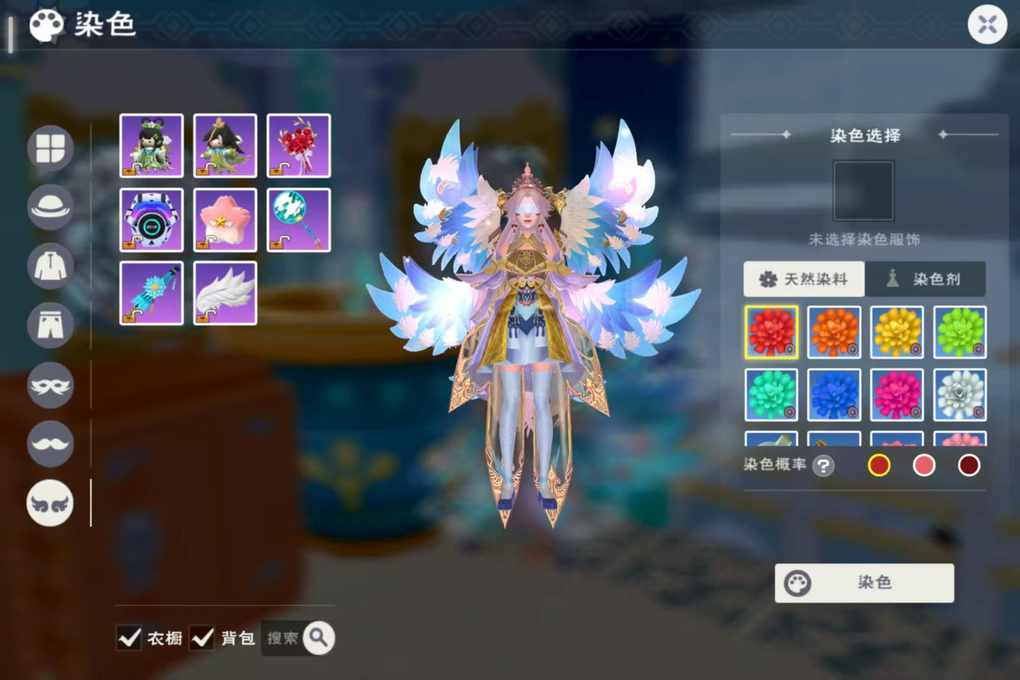Select the red flower dye
Image resolution: width=1020 pixels, height=680 pixels.
[x=771, y=332]
